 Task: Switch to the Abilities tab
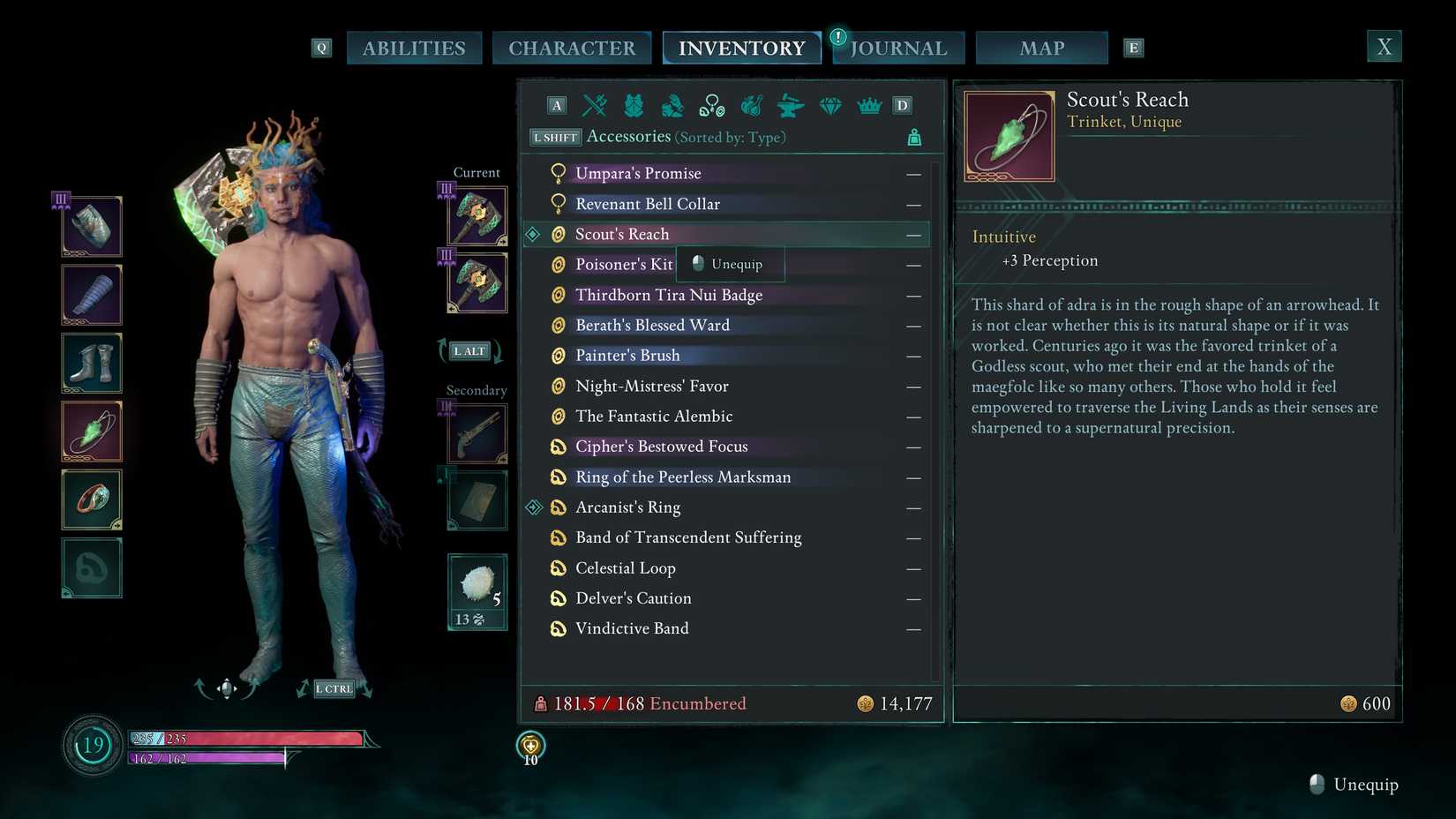click(414, 48)
